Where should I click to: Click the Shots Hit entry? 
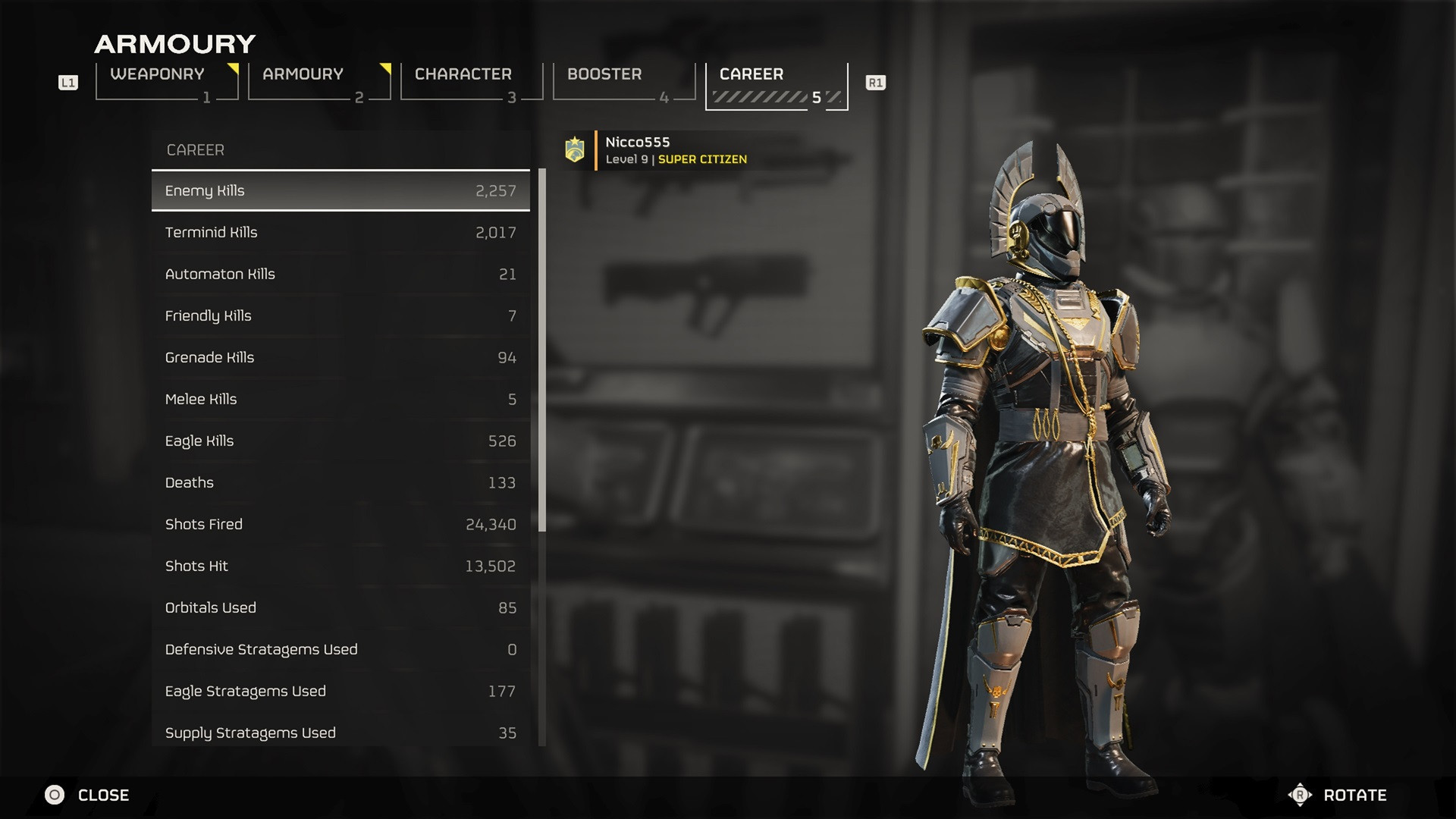click(x=340, y=566)
